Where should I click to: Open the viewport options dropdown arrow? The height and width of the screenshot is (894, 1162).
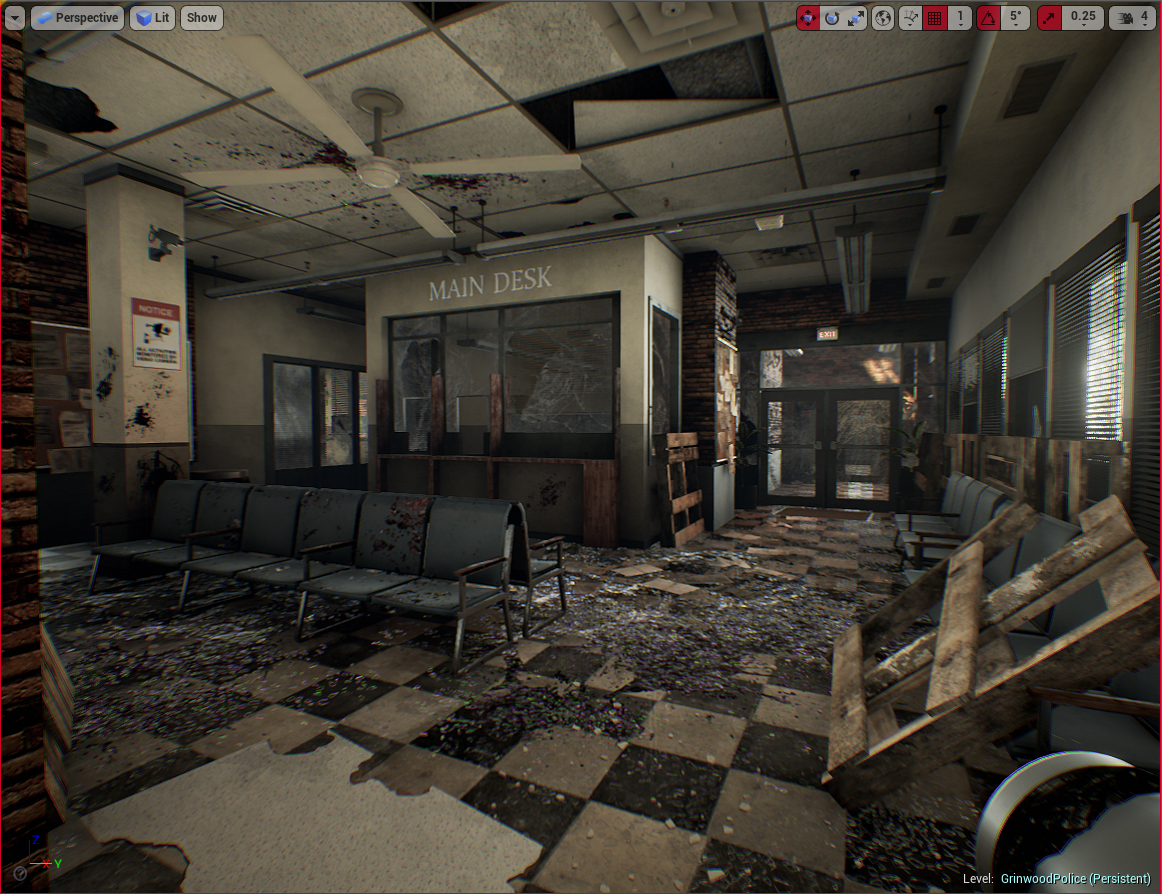pyautogui.click(x=14, y=17)
